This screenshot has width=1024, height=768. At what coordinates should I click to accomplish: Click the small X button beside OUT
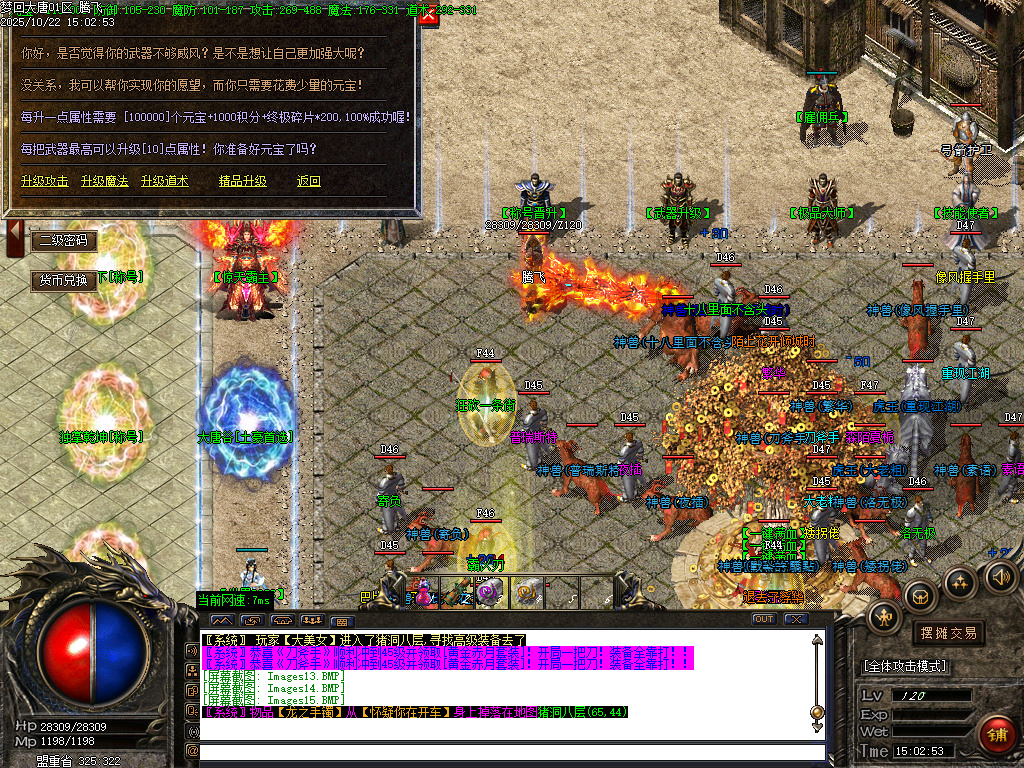click(795, 619)
